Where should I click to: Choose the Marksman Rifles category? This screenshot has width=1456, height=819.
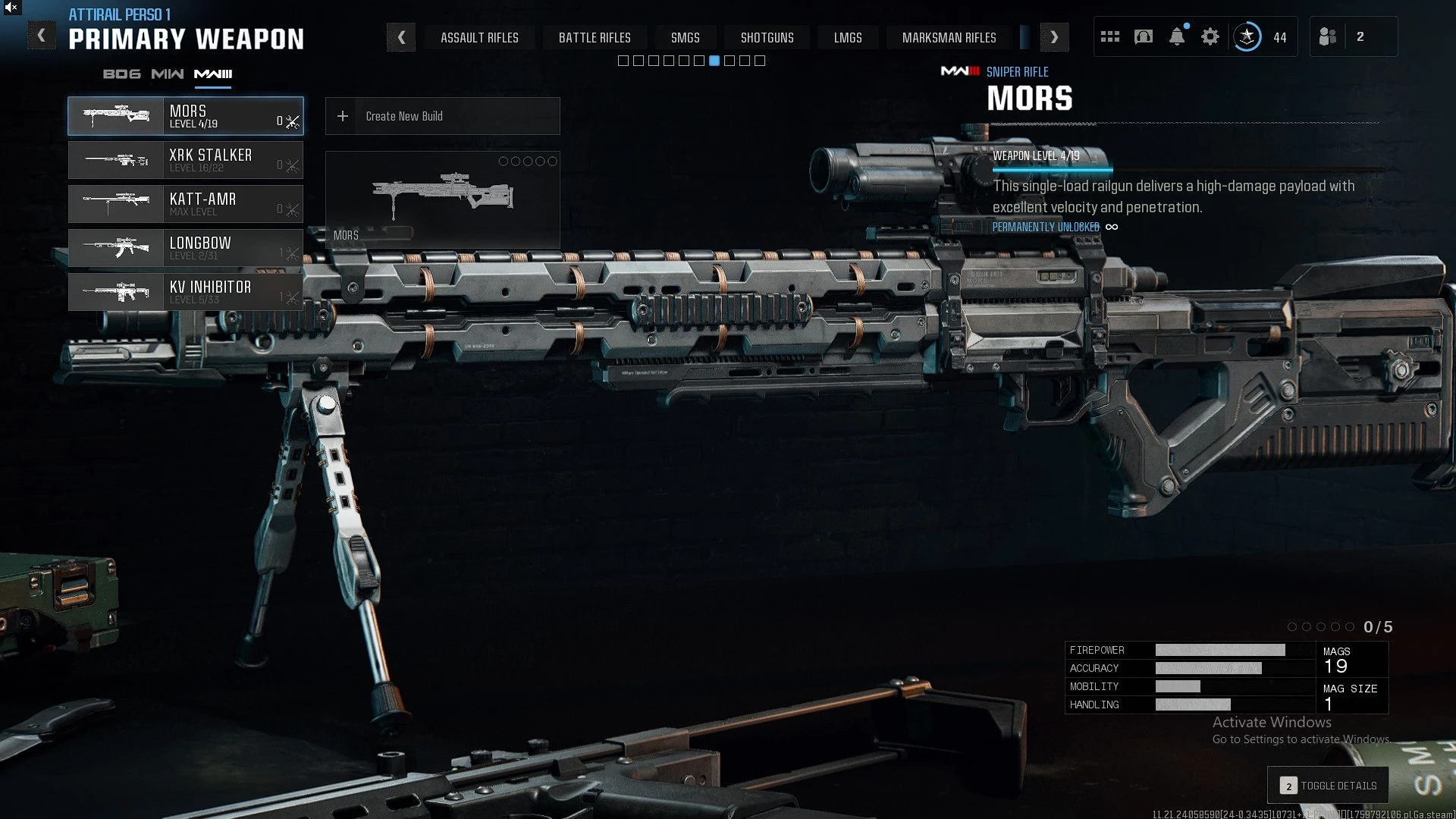(949, 38)
